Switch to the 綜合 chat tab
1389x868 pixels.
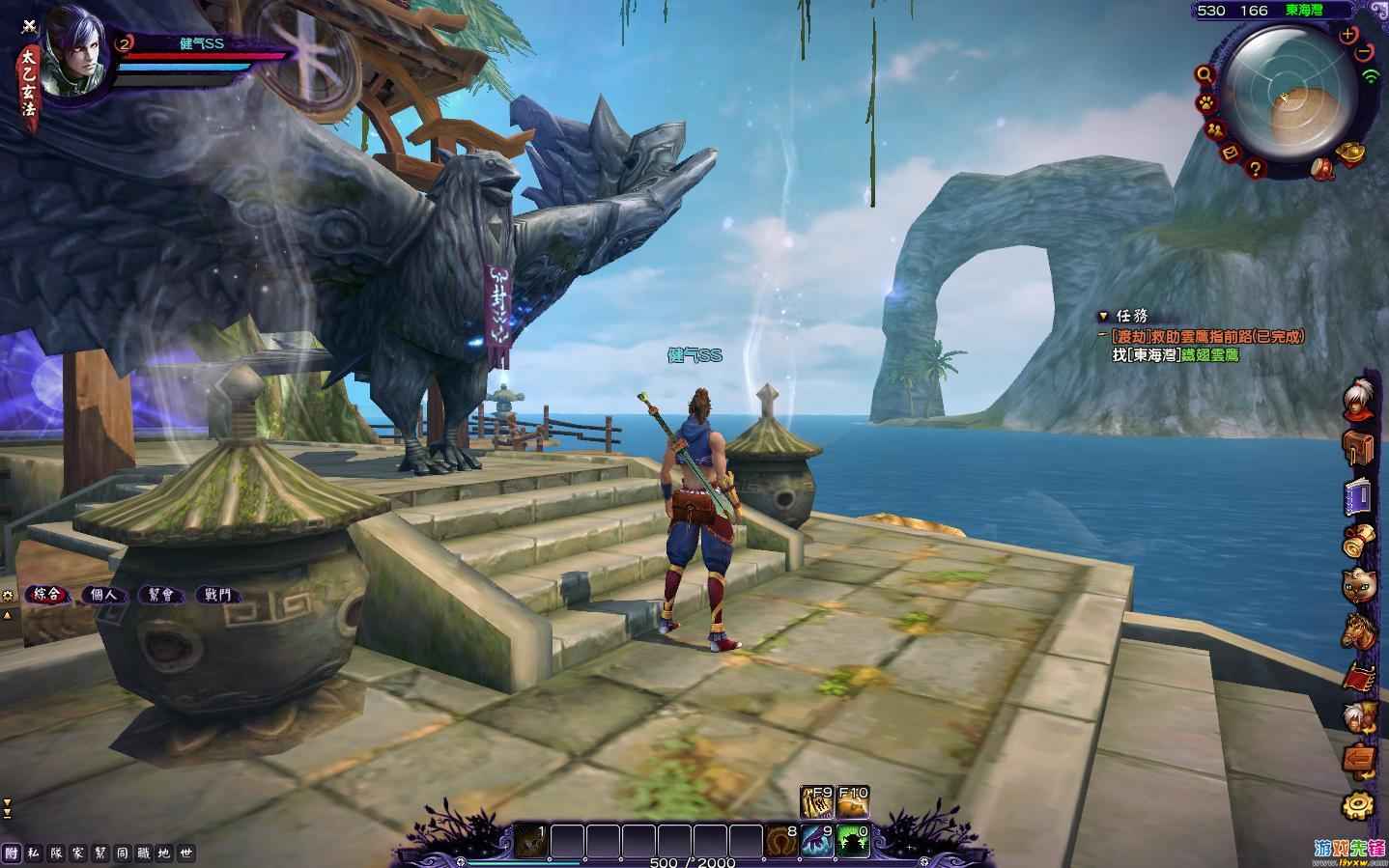point(47,595)
